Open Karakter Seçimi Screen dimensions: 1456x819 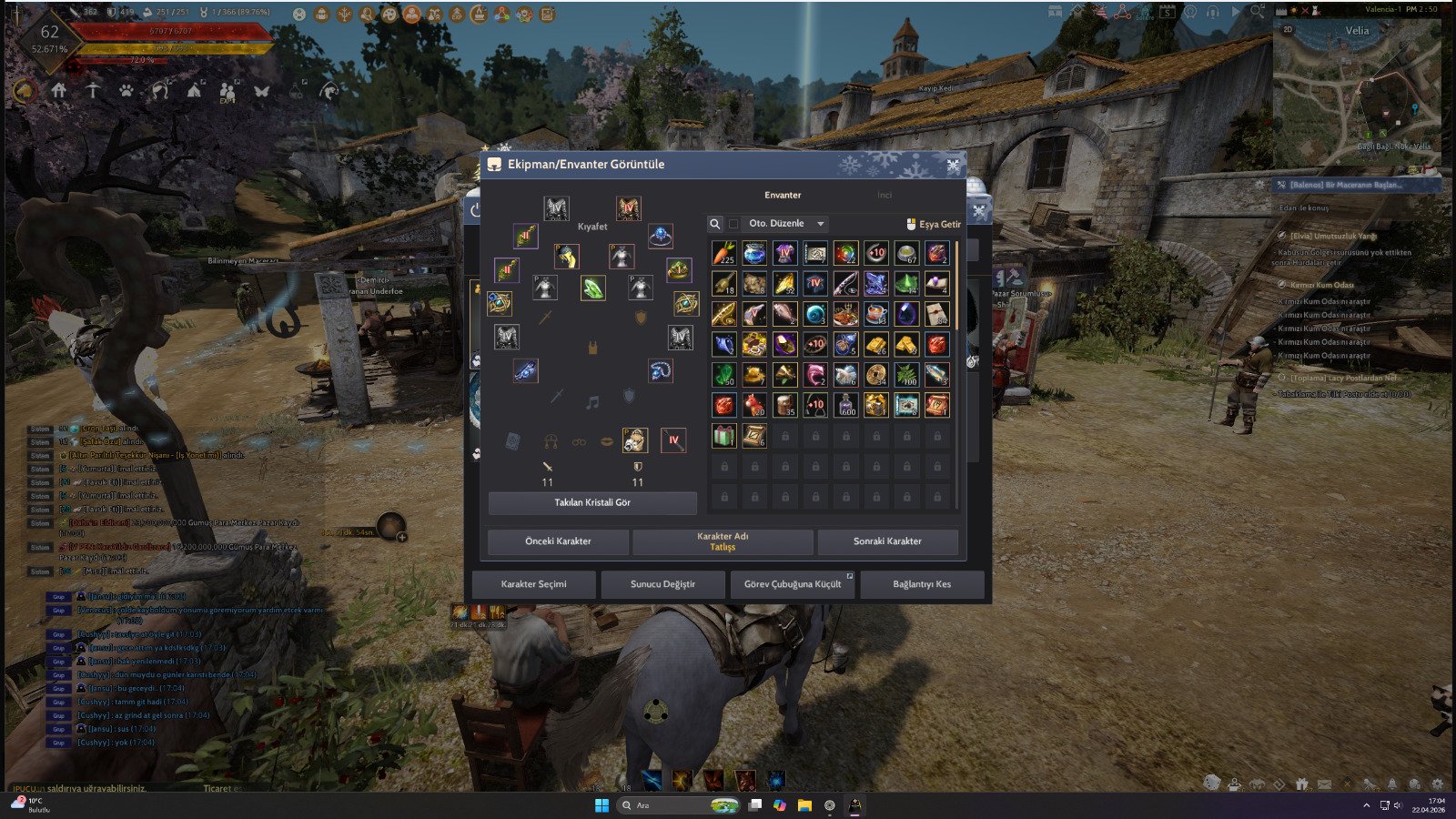(x=533, y=584)
